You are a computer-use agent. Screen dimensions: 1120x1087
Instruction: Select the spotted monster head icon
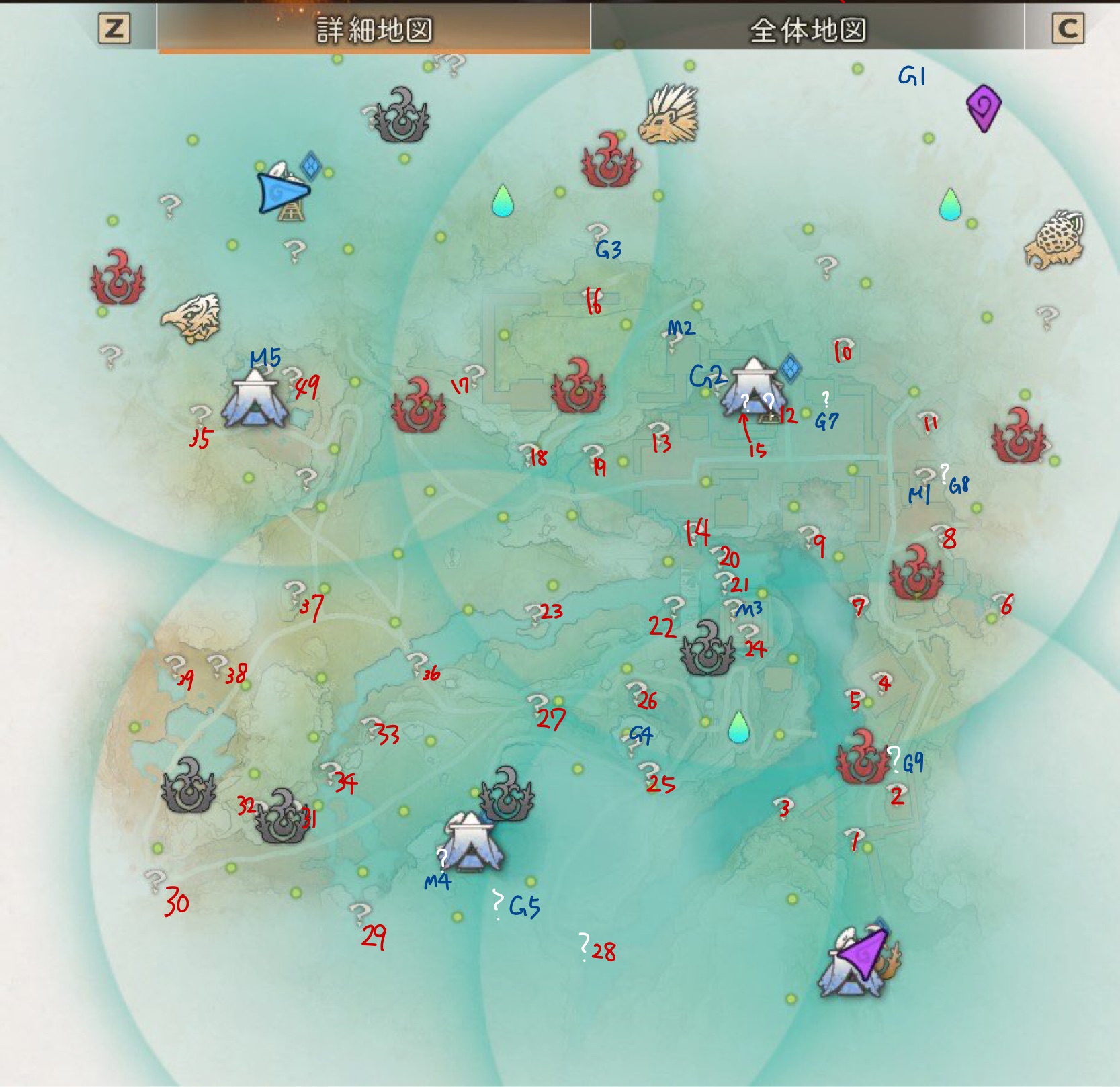tap(1056, 239)
